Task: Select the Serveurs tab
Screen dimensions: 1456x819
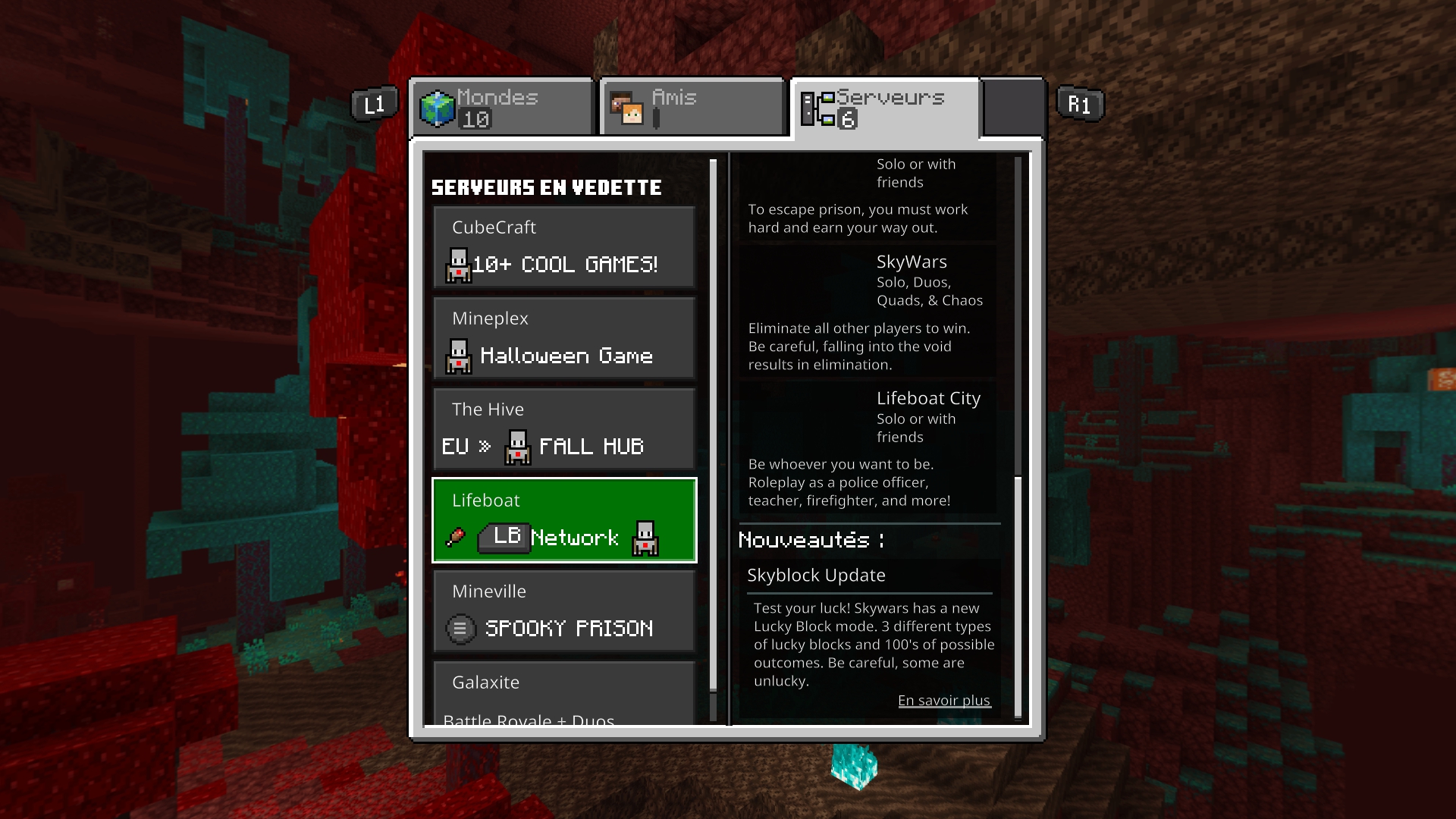Action: coord(885,108)
